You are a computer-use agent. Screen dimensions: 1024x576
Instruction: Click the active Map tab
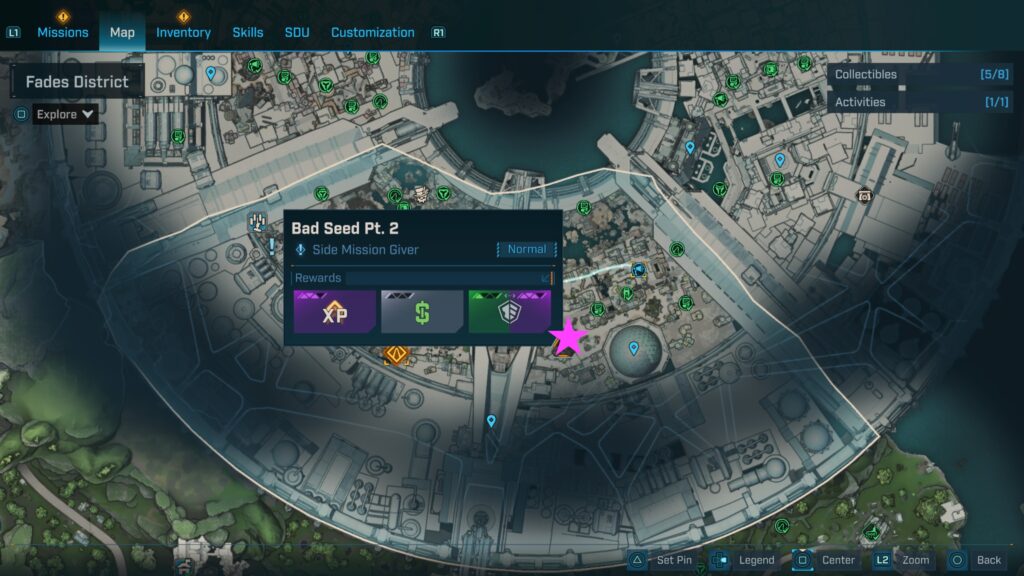(x=122, y=32)
